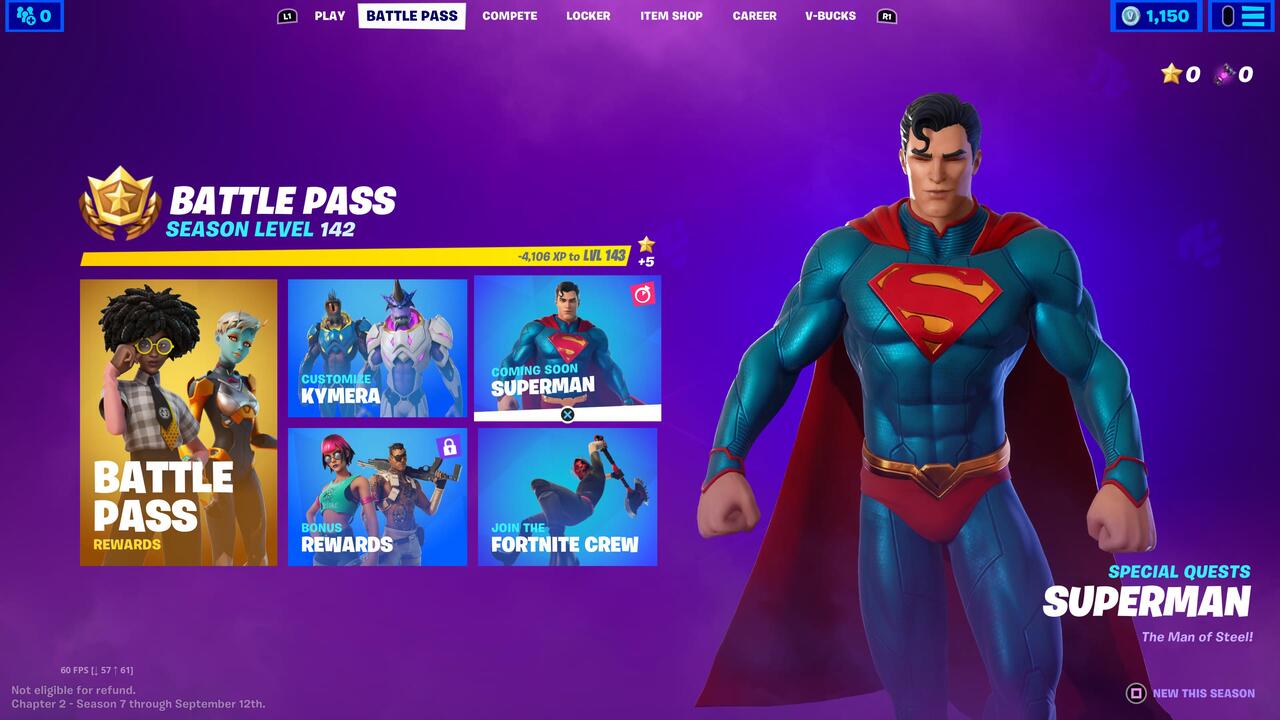1280x720 pixels.
Task: Select the Locker tab
Action: click(x=588, y=16)
